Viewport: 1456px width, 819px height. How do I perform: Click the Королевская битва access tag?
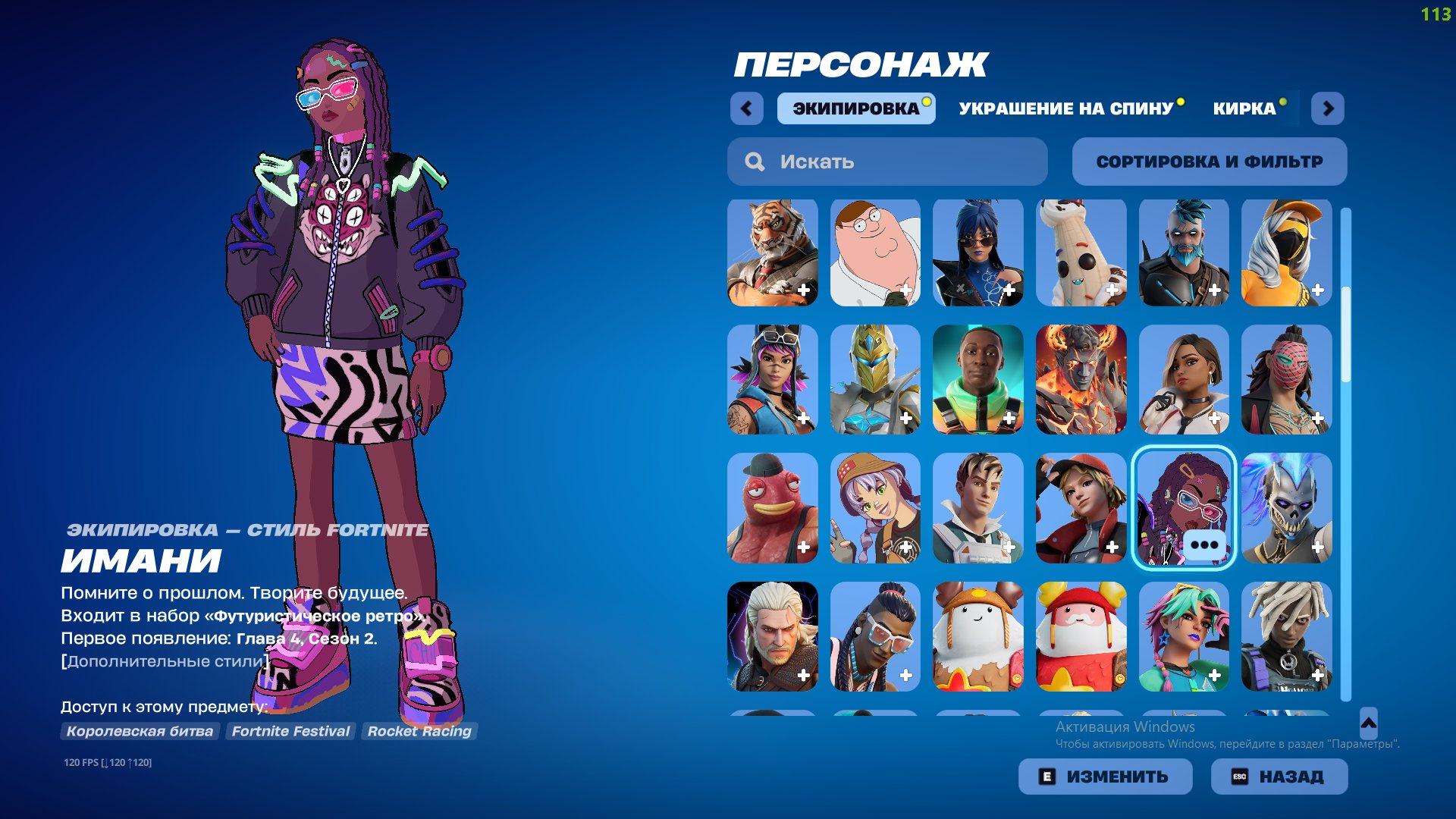click(141, 731)
